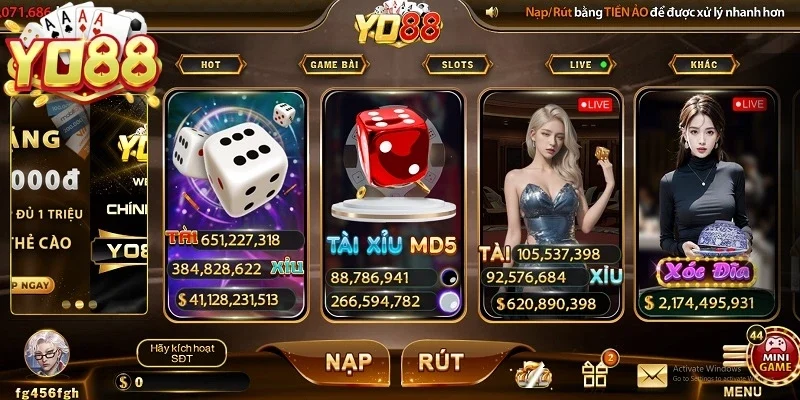Open the envelope mailbox icon

point(652,376)
